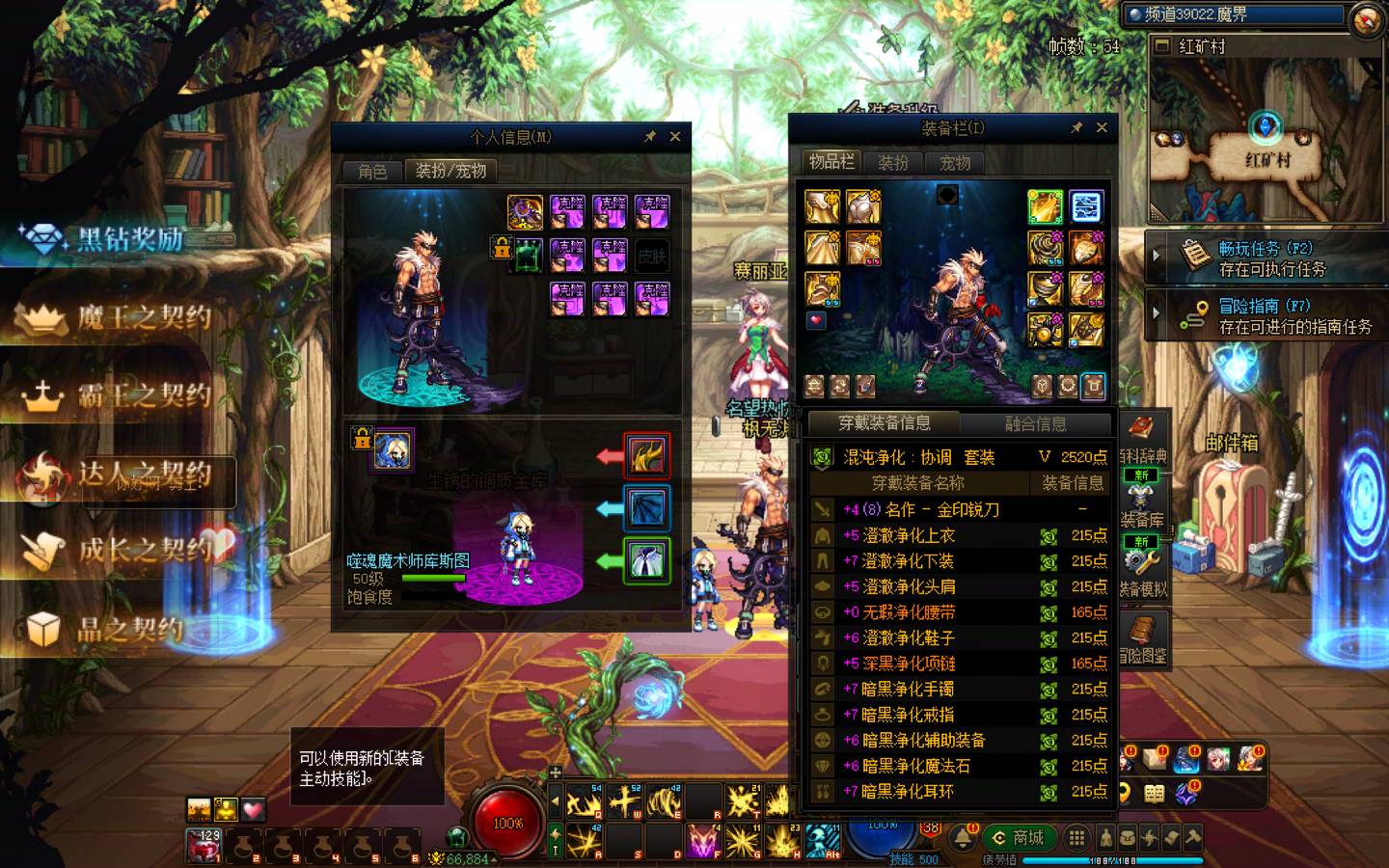This screenshot has height=868, width=1389.
Task: Open the 商城 shop
Action: pyautogui.click(x=1019, y=837)
